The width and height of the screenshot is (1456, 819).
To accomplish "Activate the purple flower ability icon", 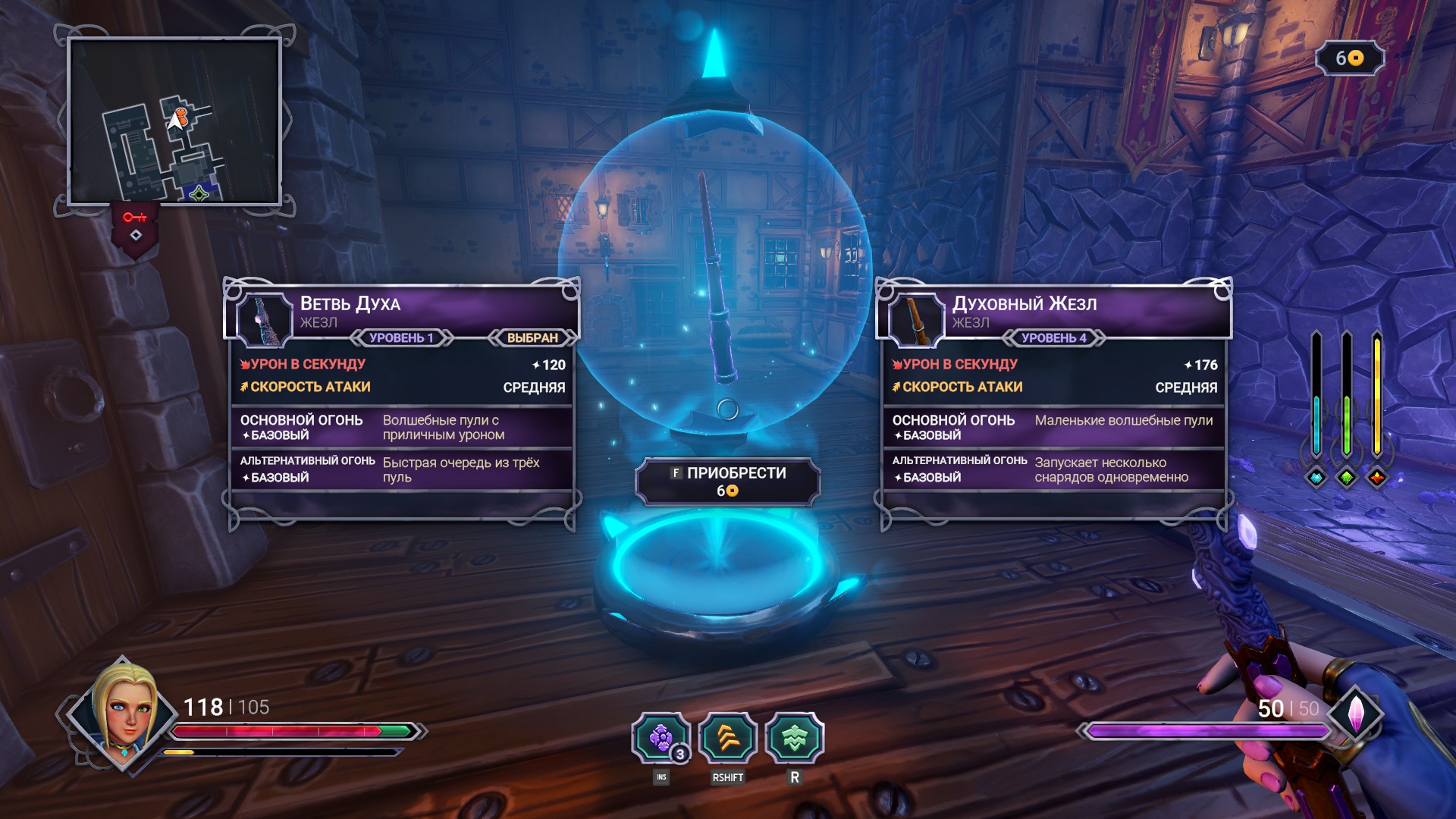I will (x=661, y=738).
